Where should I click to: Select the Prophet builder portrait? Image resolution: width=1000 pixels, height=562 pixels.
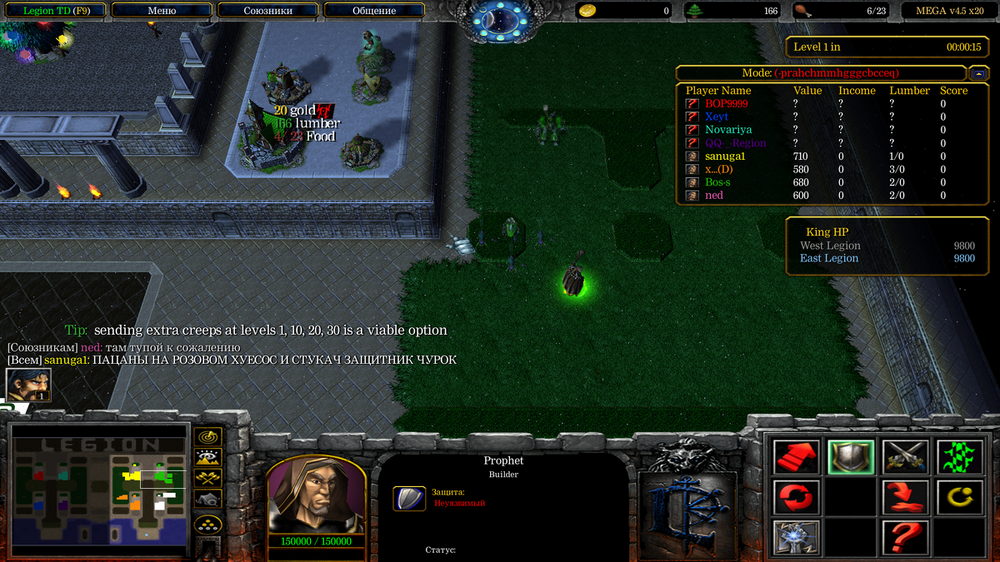coord(315,495)
